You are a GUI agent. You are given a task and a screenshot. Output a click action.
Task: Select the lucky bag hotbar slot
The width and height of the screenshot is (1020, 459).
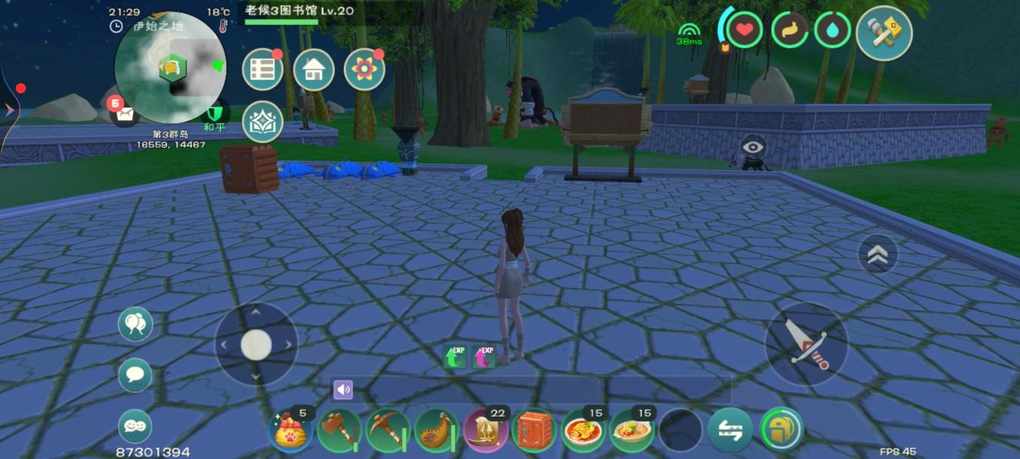click(x=293, y=431)
